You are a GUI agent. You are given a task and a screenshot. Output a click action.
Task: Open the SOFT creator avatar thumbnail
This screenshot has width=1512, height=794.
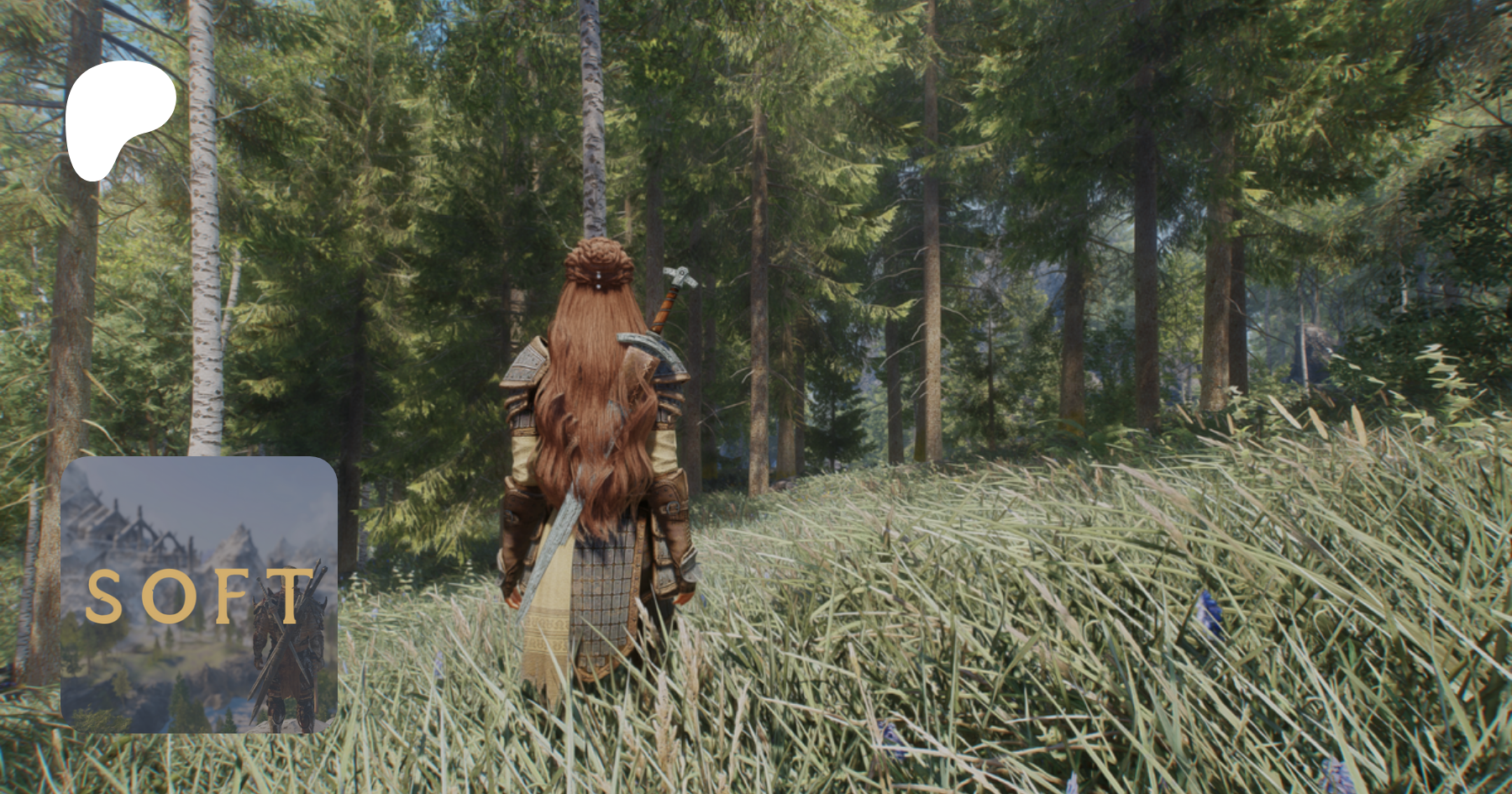[199, 595]
